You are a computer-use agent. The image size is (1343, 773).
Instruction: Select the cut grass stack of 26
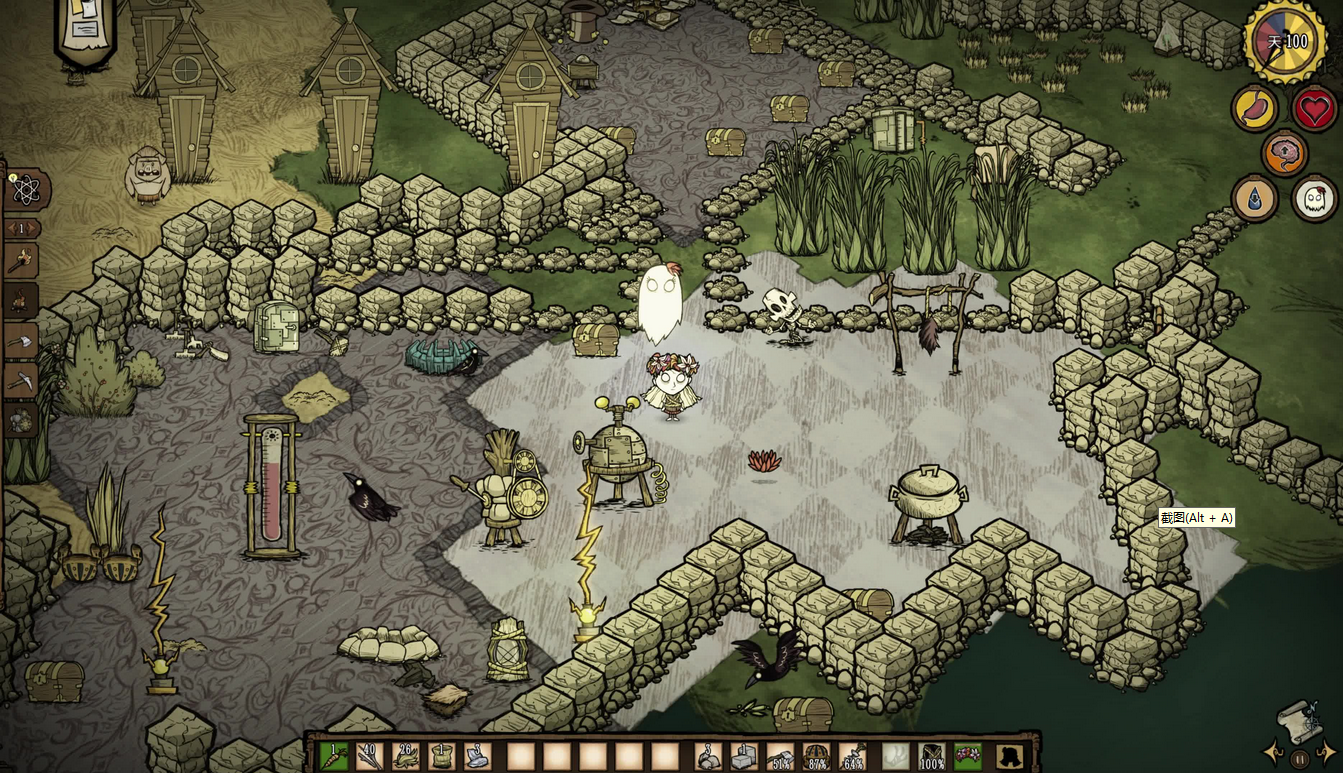pyautogui.click(x=406, y=755)
